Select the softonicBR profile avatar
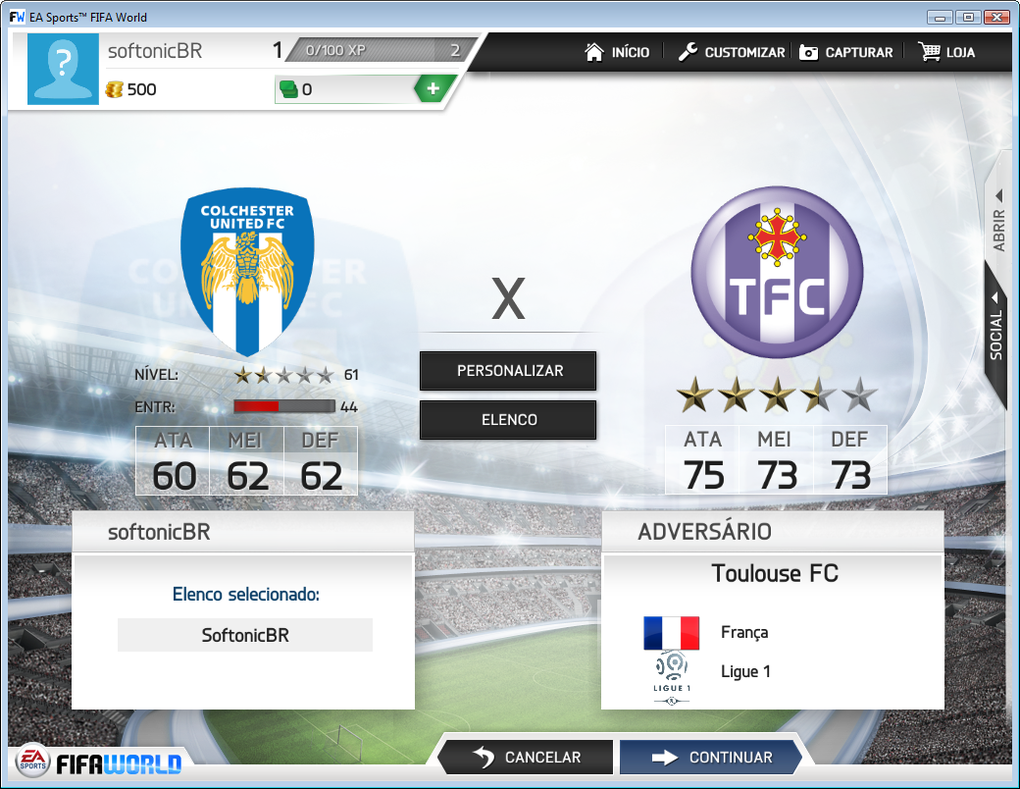1020x789 pixels. pyautogui.click(x=65, y=68)
